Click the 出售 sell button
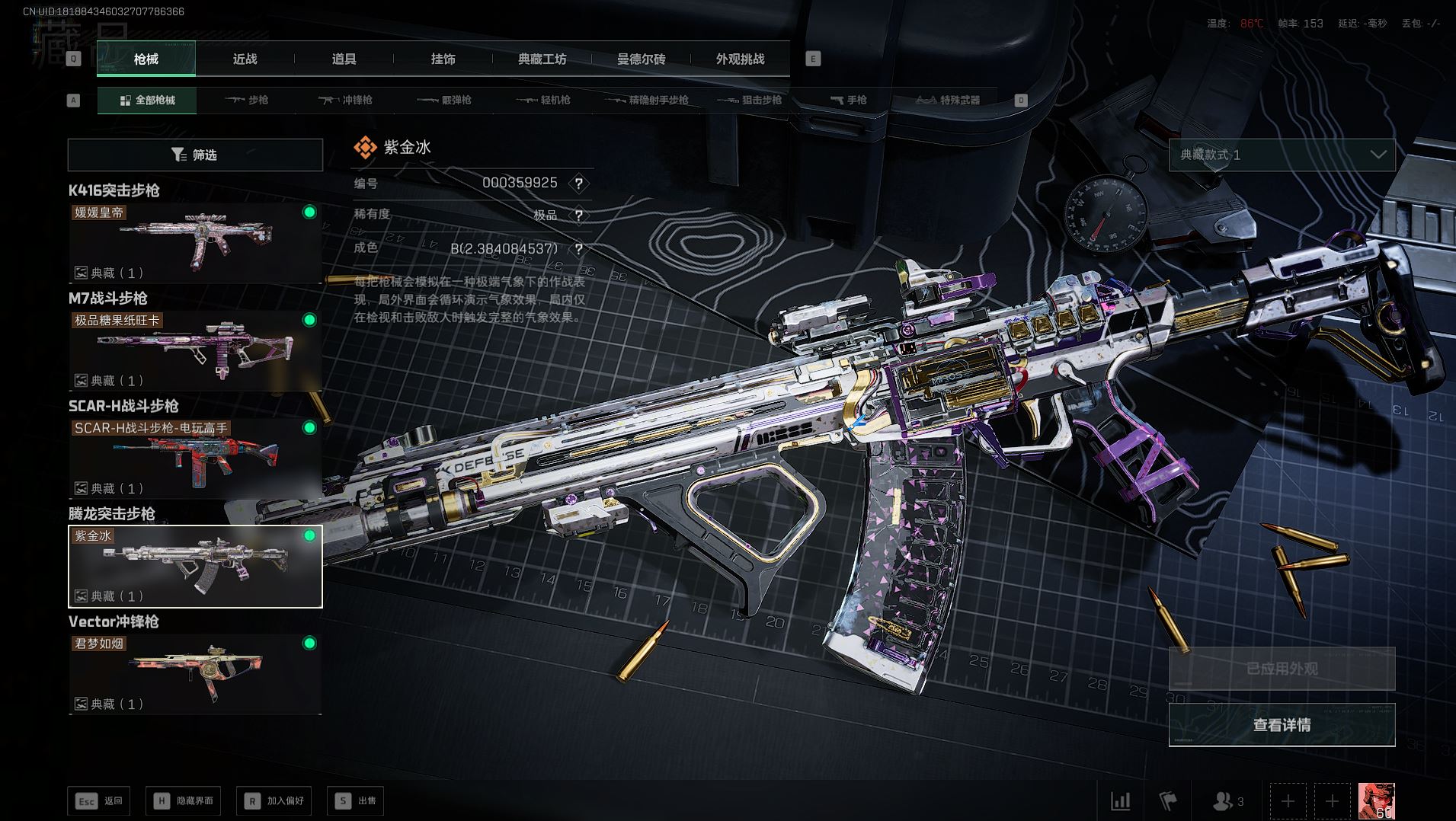1456x821 pixels. click(x=355, y=800)
